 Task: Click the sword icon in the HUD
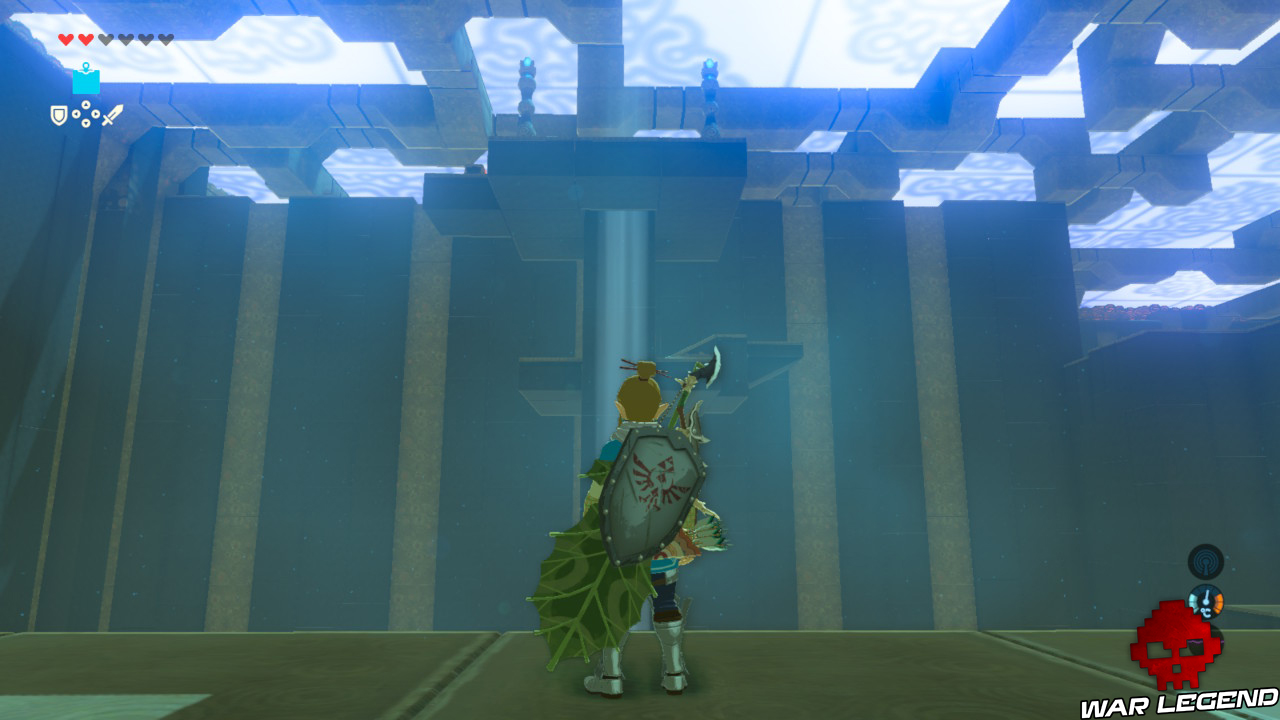112,116
